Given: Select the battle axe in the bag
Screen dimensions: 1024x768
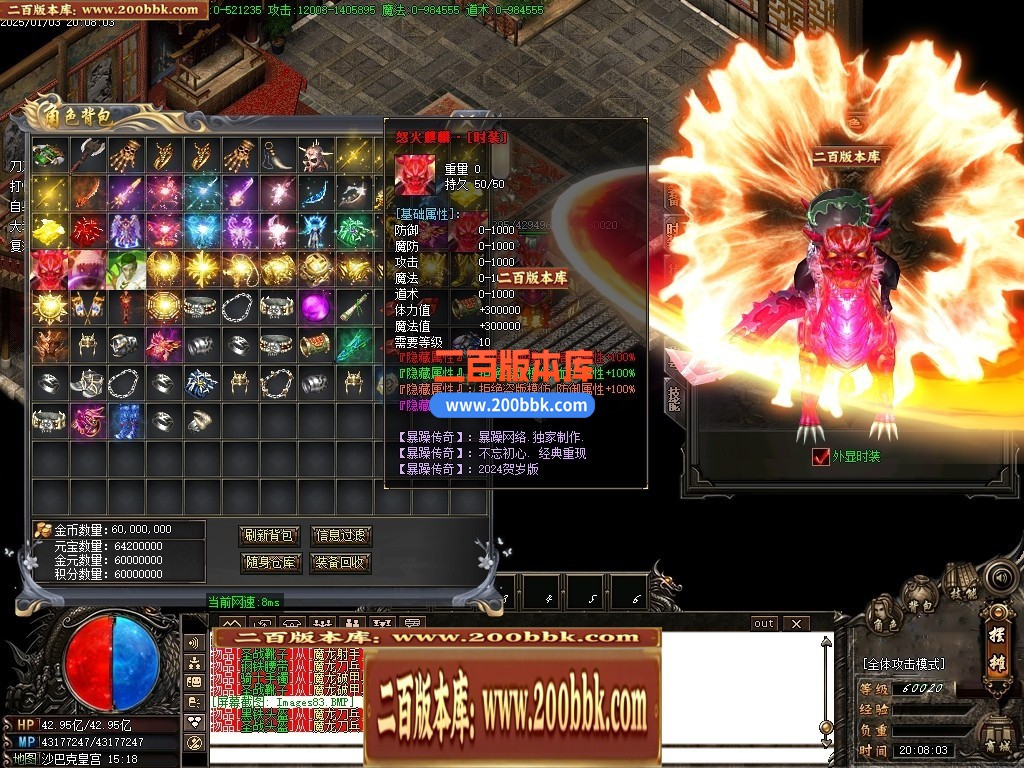Looking at the screenshot, I should tap(87, 155).
